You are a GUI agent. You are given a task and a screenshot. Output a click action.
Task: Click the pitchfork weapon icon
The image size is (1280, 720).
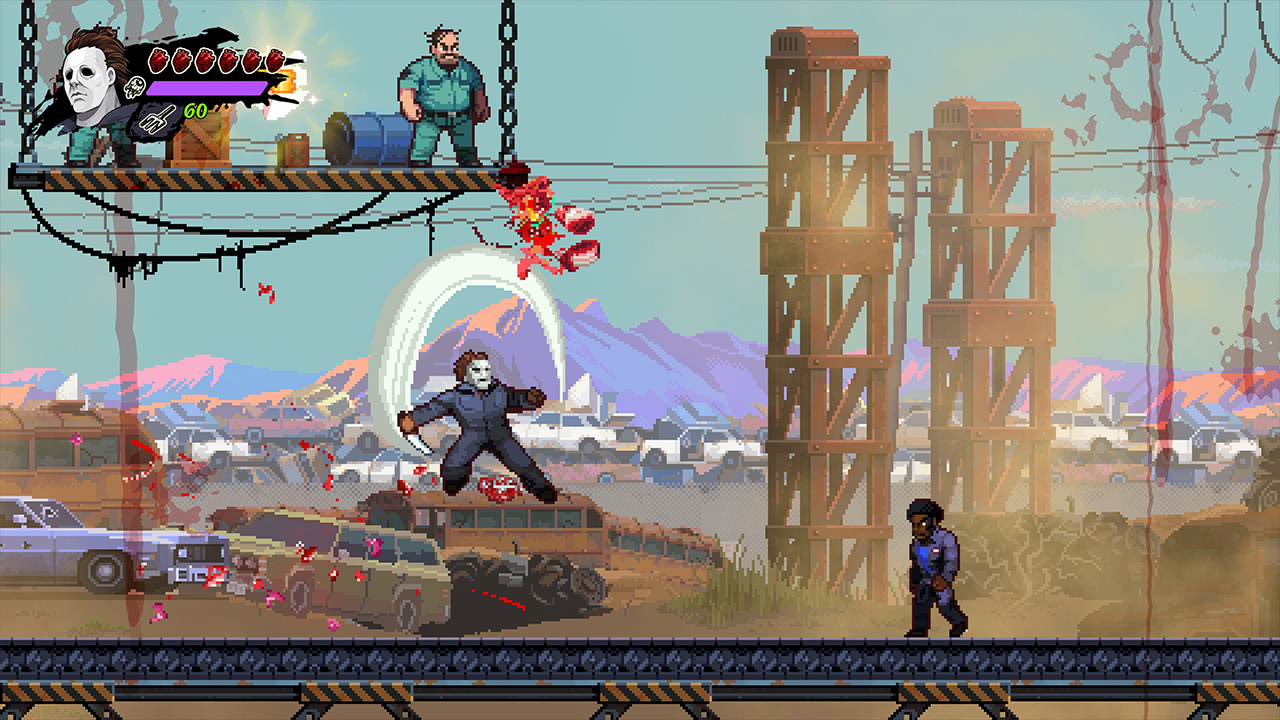coord(156,120)
